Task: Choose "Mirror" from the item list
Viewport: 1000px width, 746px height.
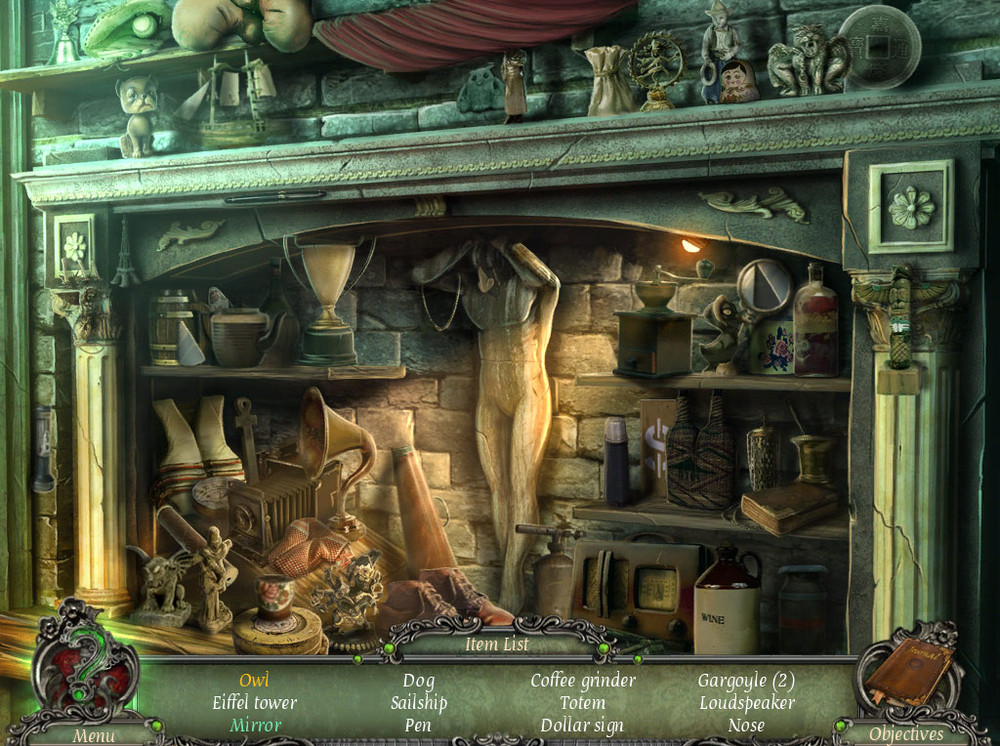Action: 254,725
